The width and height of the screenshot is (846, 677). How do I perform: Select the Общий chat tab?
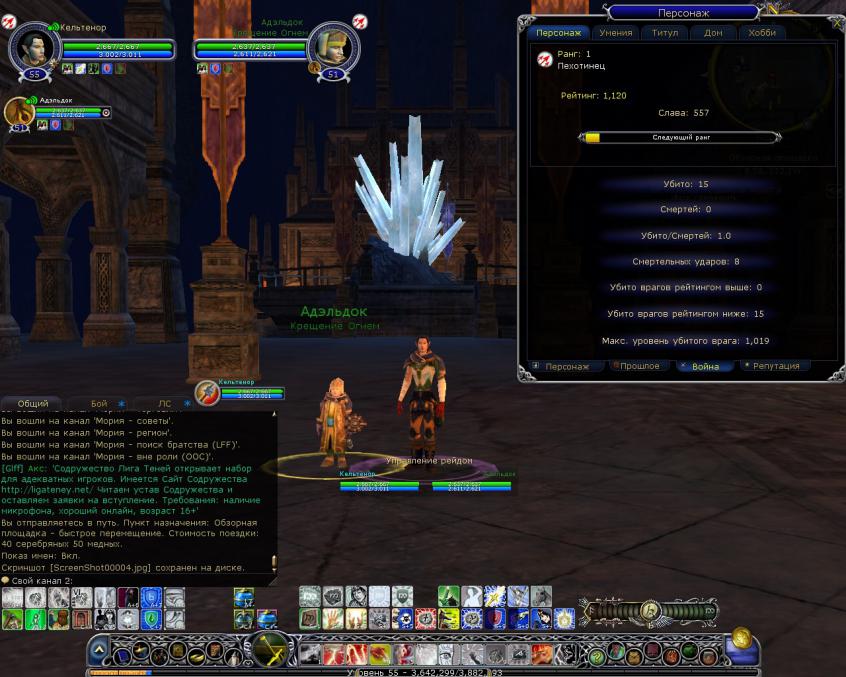(x=33, y=403)
